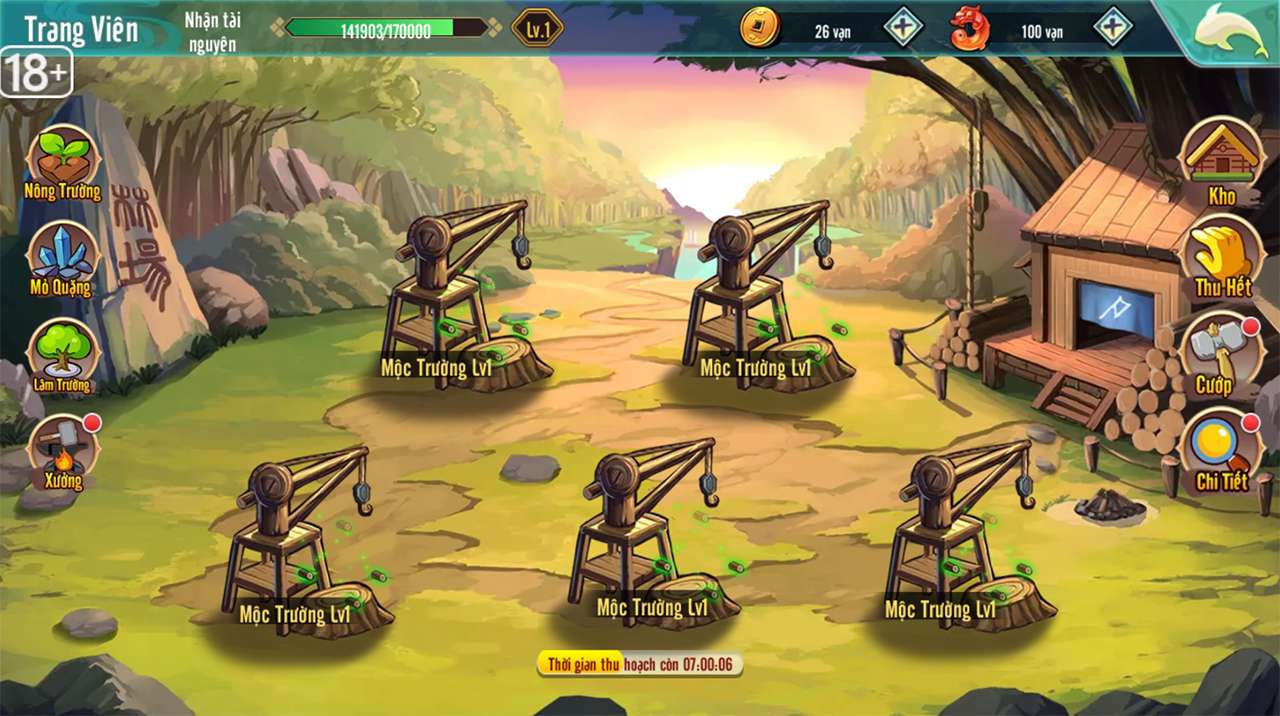Collect everything with Thu Hết

point(1221,256)
